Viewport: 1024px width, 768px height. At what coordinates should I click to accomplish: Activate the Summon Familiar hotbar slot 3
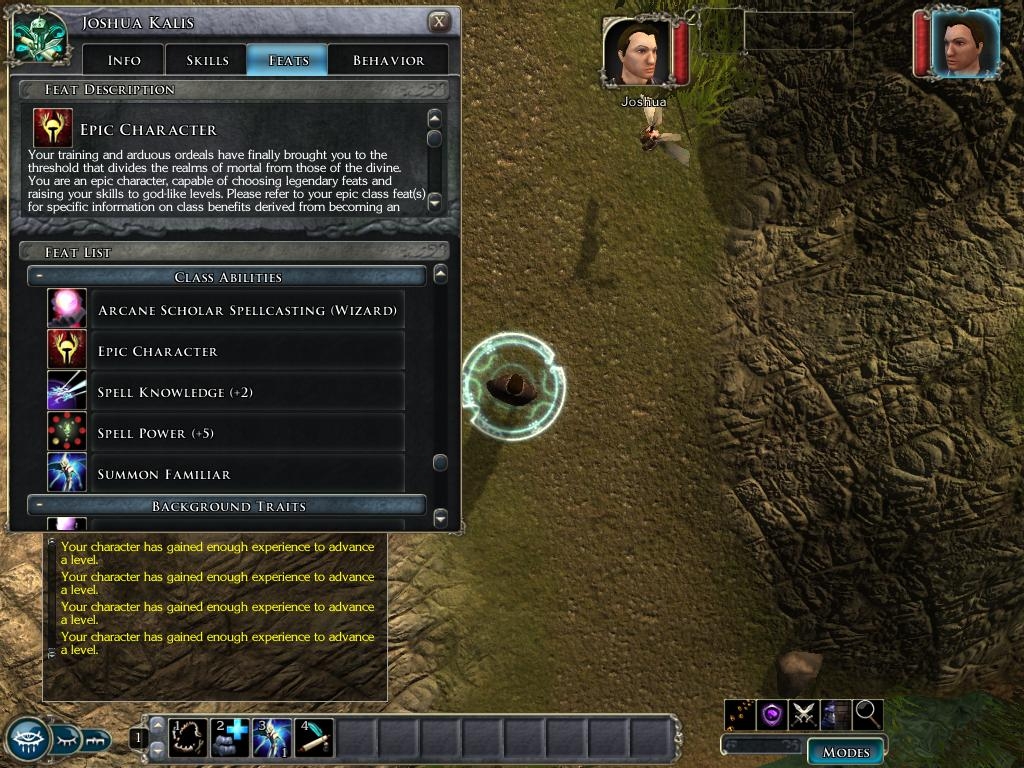pyautogui.click(x=272, y=739)
